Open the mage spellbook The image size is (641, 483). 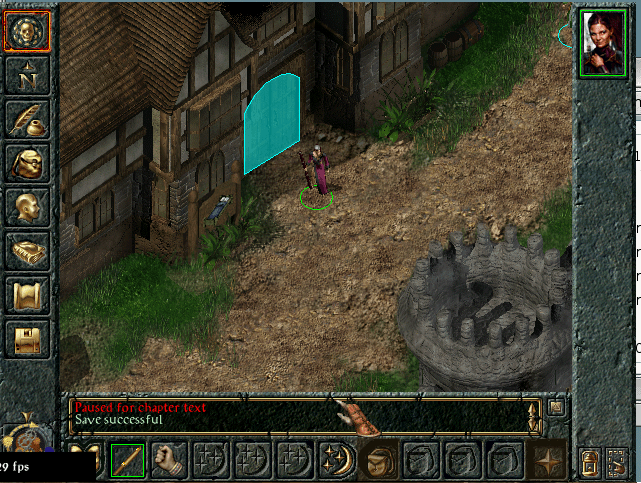27,251
